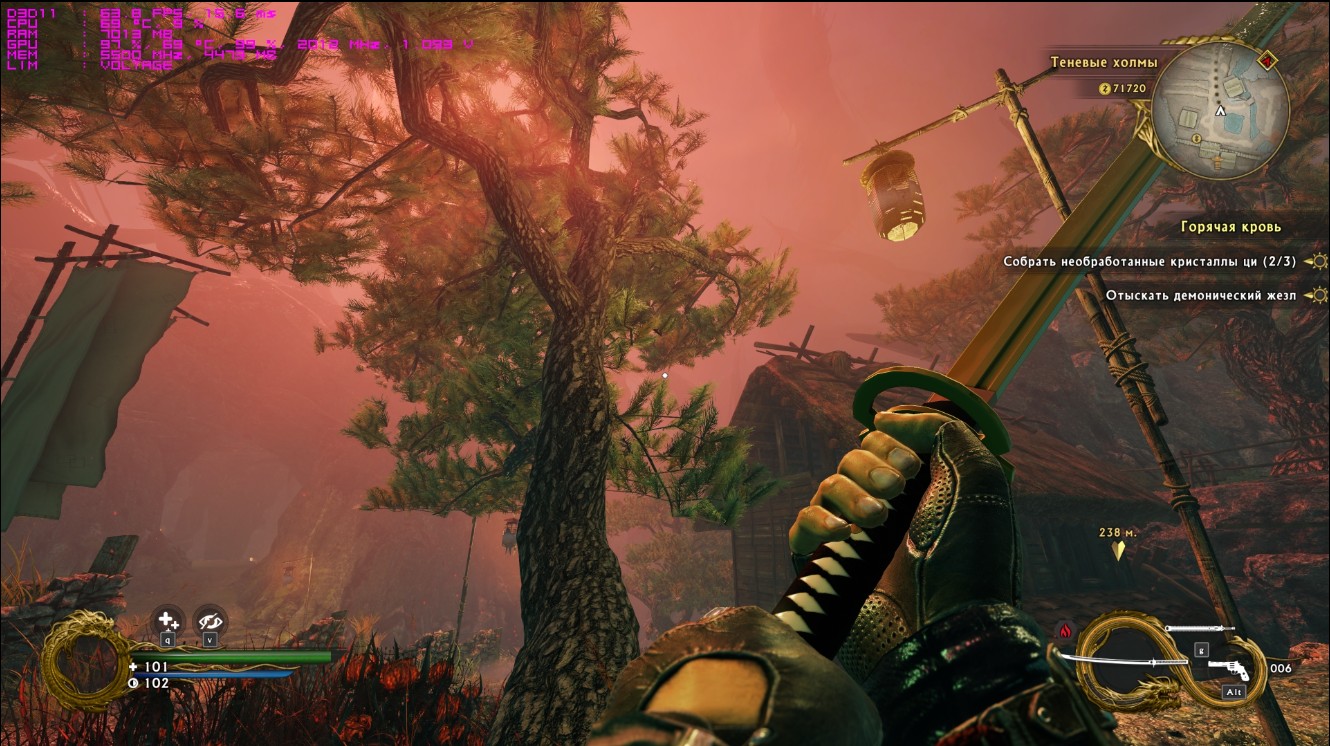Select the "Горячая кровь" quest title
The image size is (1330, 746).
1230,227
